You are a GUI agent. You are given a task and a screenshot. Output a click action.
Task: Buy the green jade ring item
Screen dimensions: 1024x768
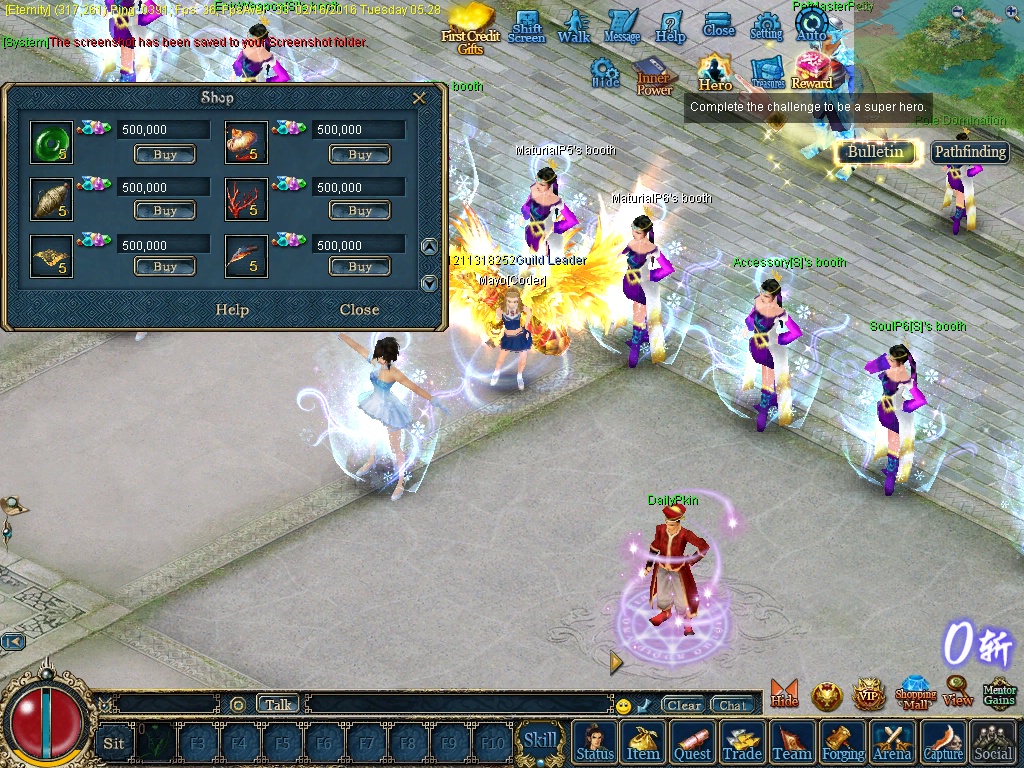click(165, 155)
